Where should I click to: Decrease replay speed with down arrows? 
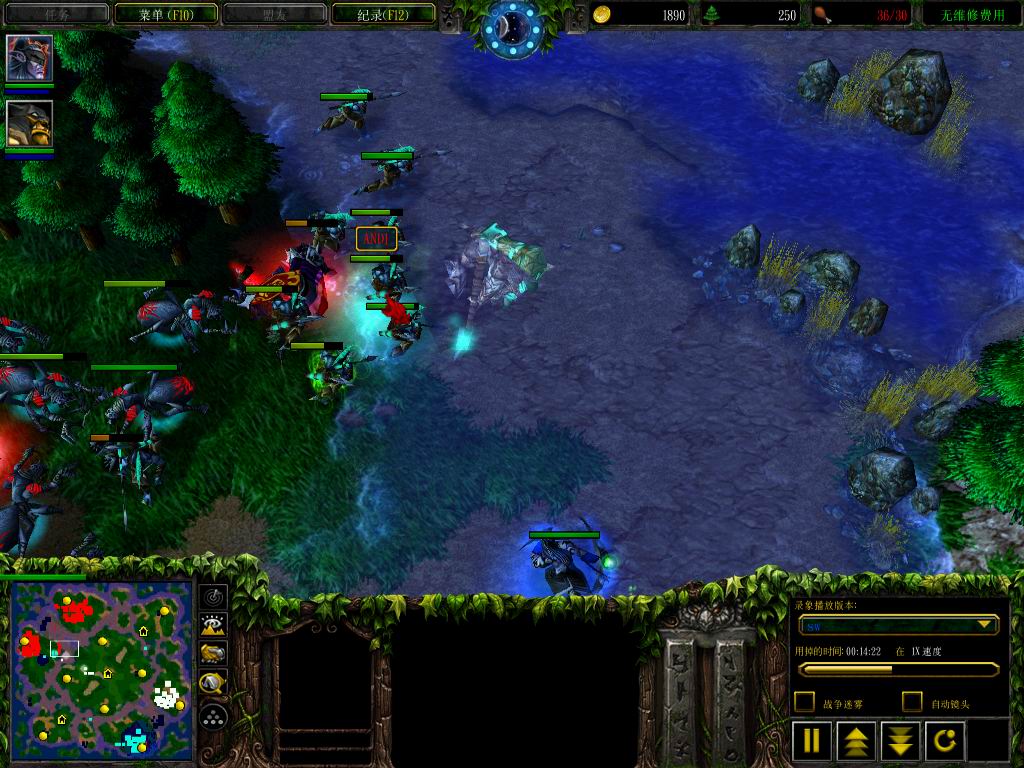(x=900, y=741)
